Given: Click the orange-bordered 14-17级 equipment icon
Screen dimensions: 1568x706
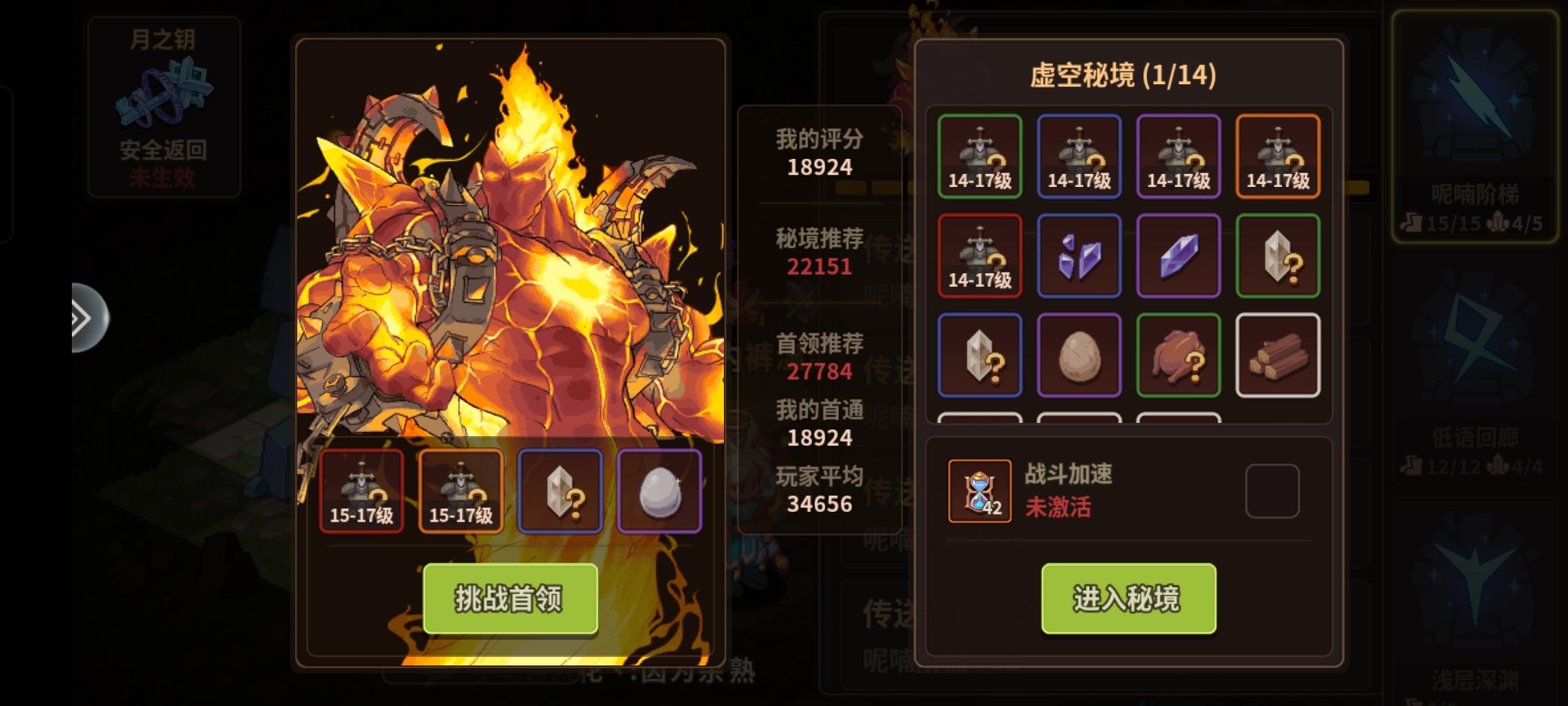Looking at the screenshot, I should pyautogui.click(x=1279, y=155).
